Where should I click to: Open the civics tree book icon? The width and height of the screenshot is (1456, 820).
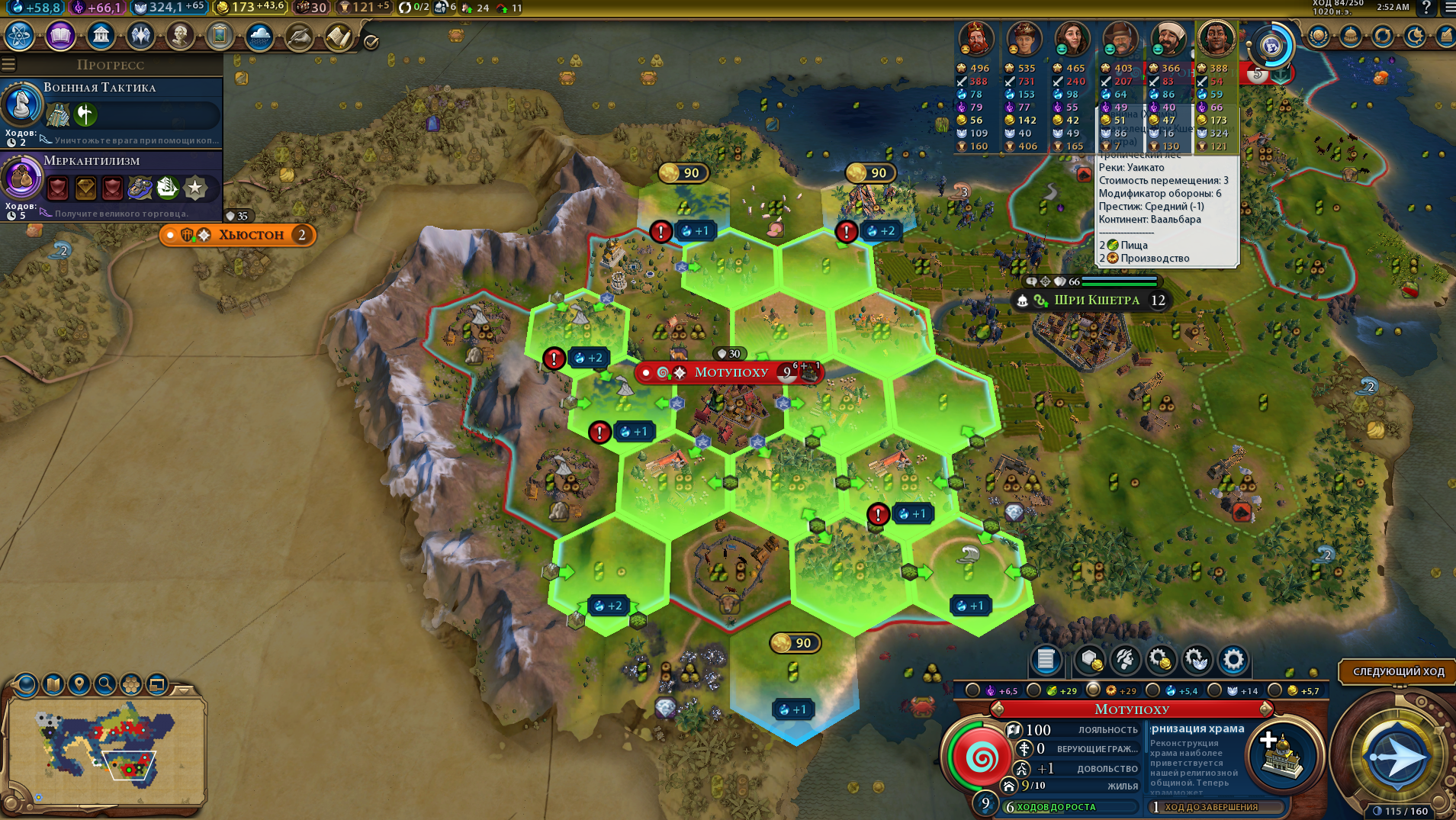[x=60, y=36]
